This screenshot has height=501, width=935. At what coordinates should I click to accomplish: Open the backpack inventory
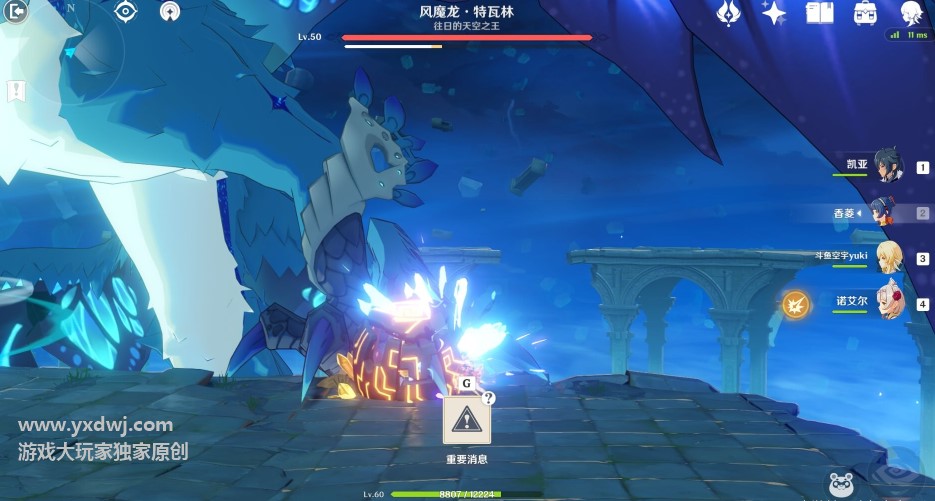(x=866, y=12)
